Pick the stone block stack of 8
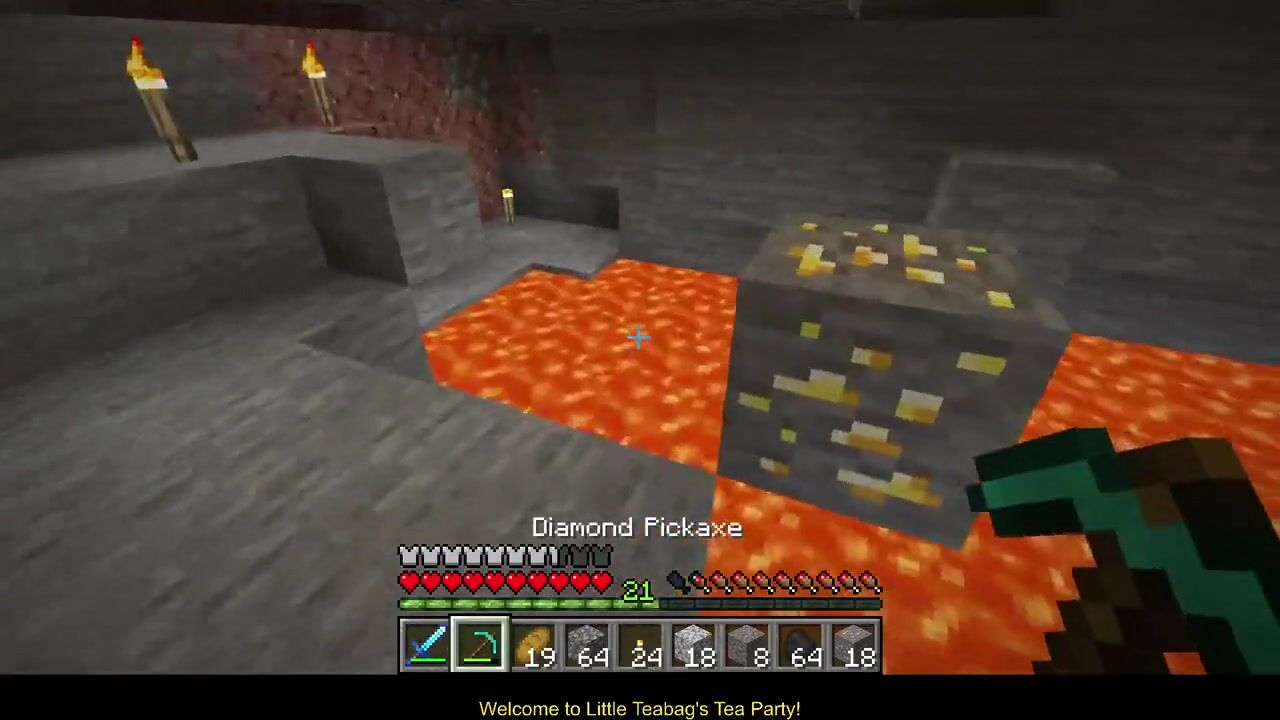The height and width of the screenshot is (720, 1280). [747, 644]
